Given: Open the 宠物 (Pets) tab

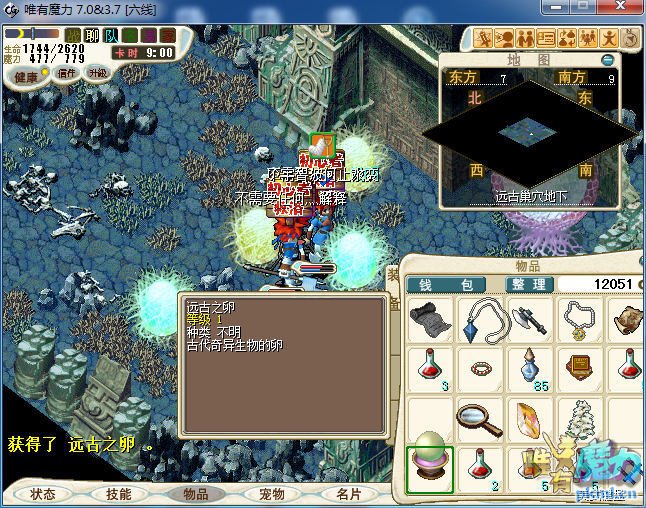Looking at the screenshot, I should point(271,493).
